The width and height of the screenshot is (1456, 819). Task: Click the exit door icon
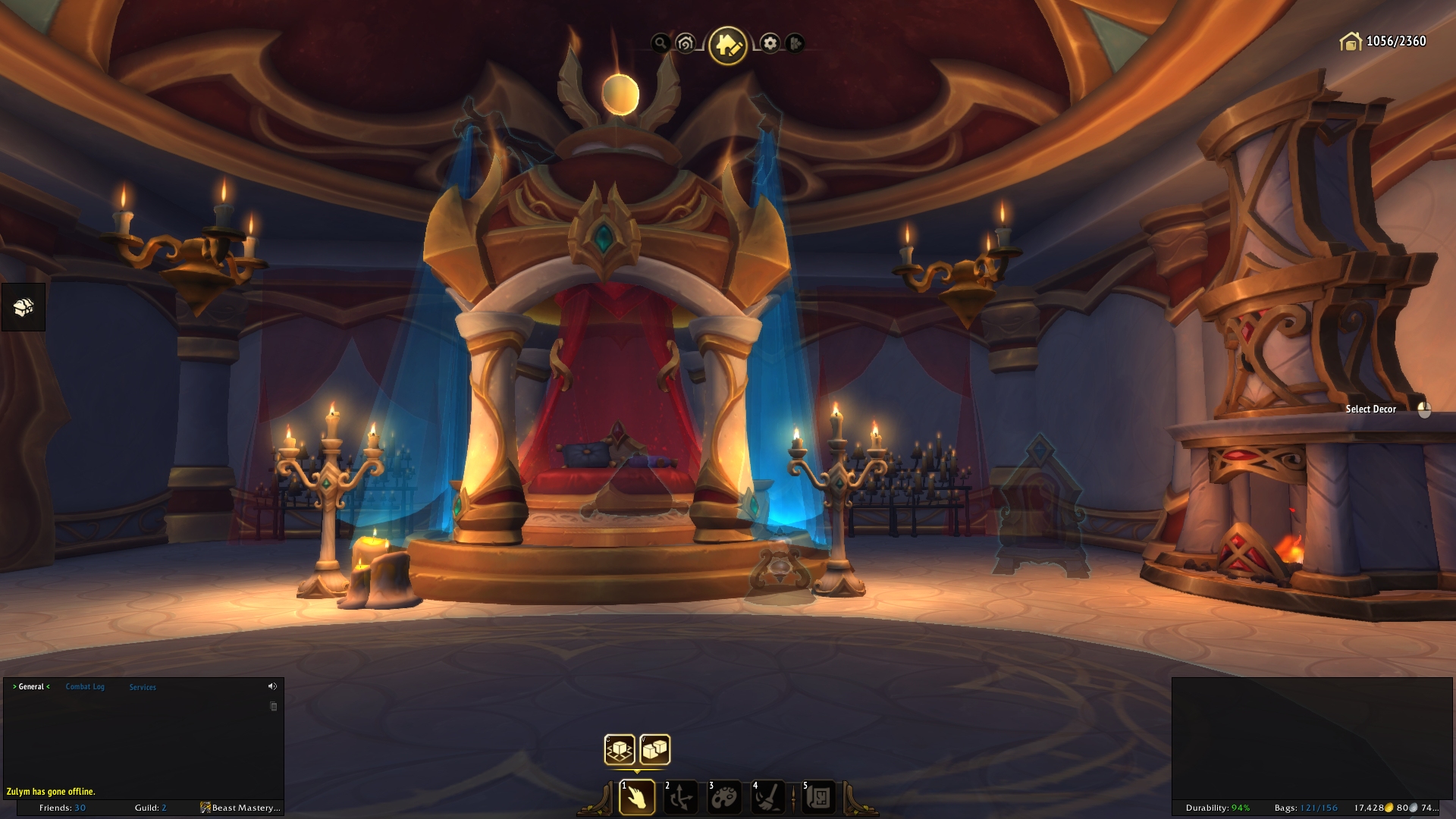click(x=794, y=43)
